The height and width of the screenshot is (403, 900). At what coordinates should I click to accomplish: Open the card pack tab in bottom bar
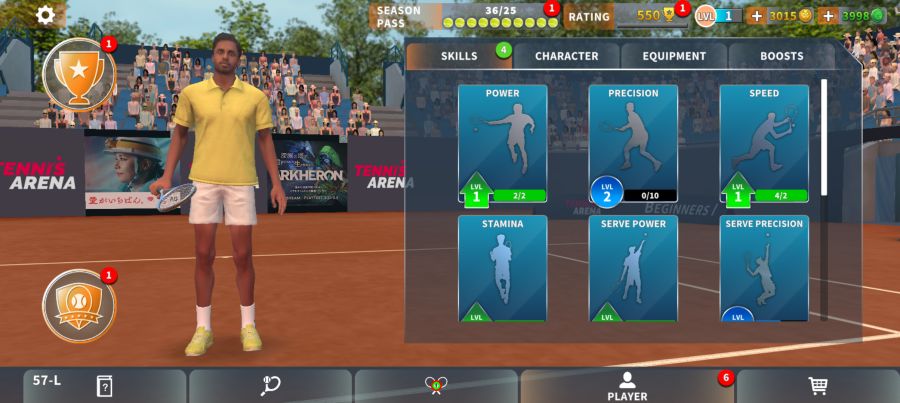(104, 386)
